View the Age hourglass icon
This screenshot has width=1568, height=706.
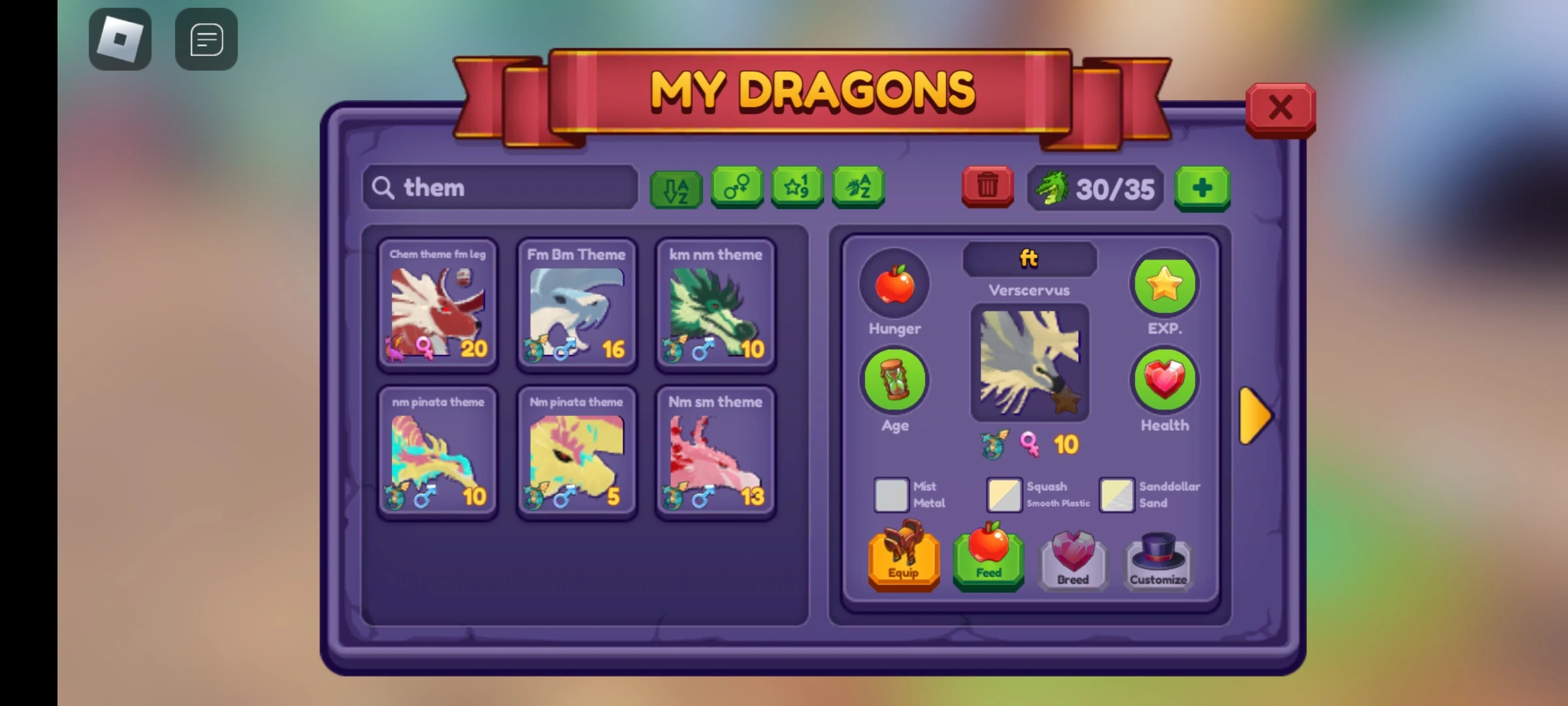pos(894,380)
